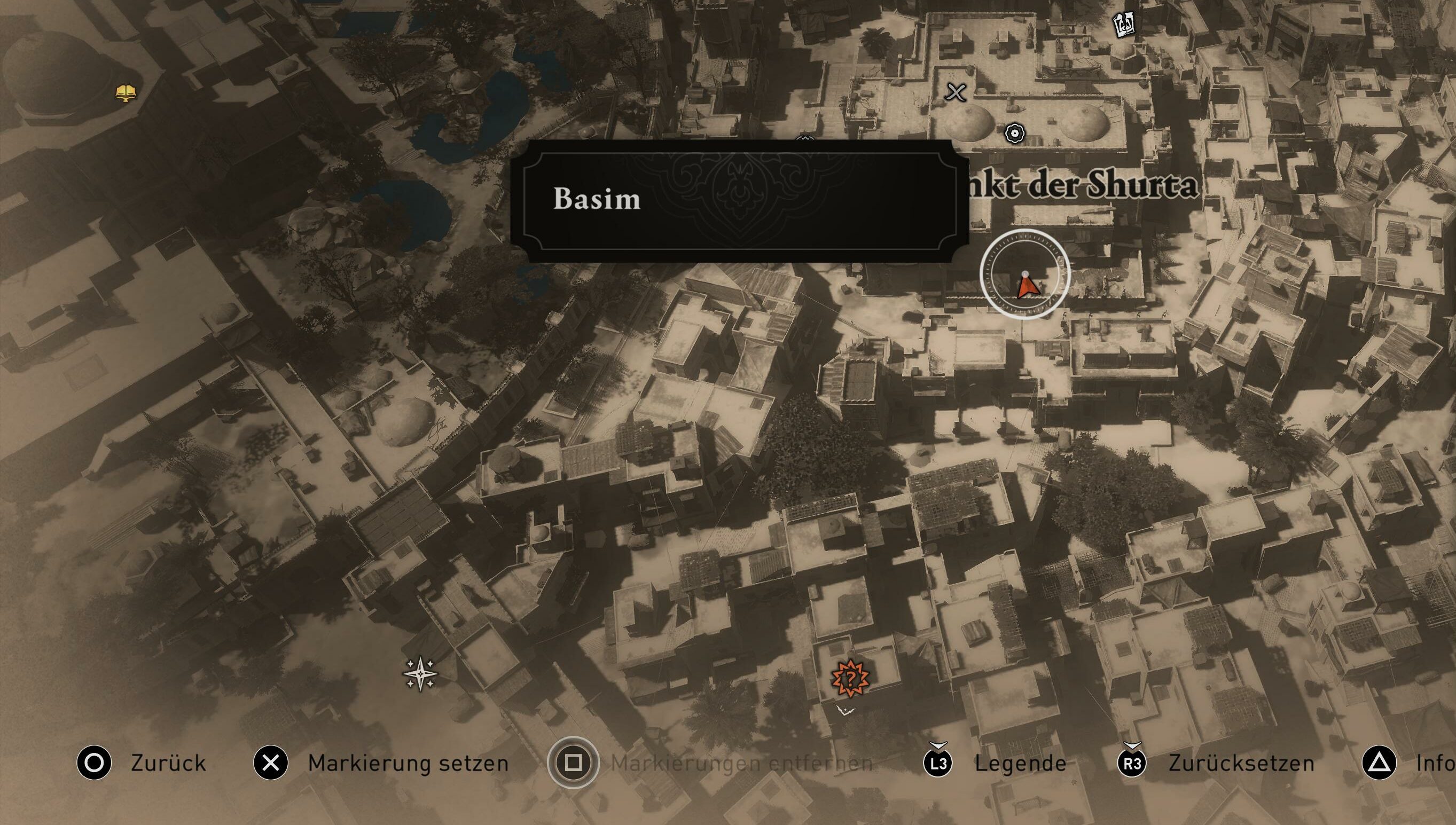Image resolution: width=1456 pixels, height=825 pixels.
Task: Click the crossed swords map marker
Action: click(956, 92)
